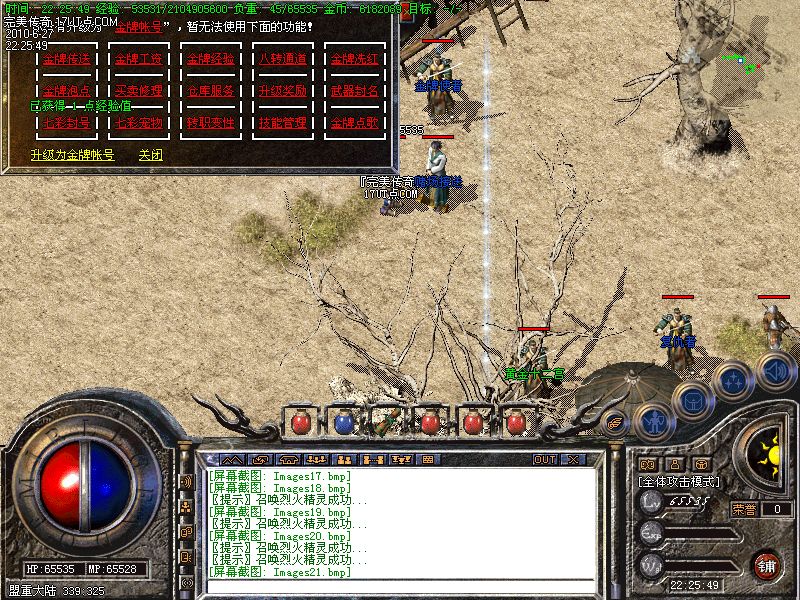Select the 金牌洗红 option
Screen dimensions: 800x600
tap(355, 59)
